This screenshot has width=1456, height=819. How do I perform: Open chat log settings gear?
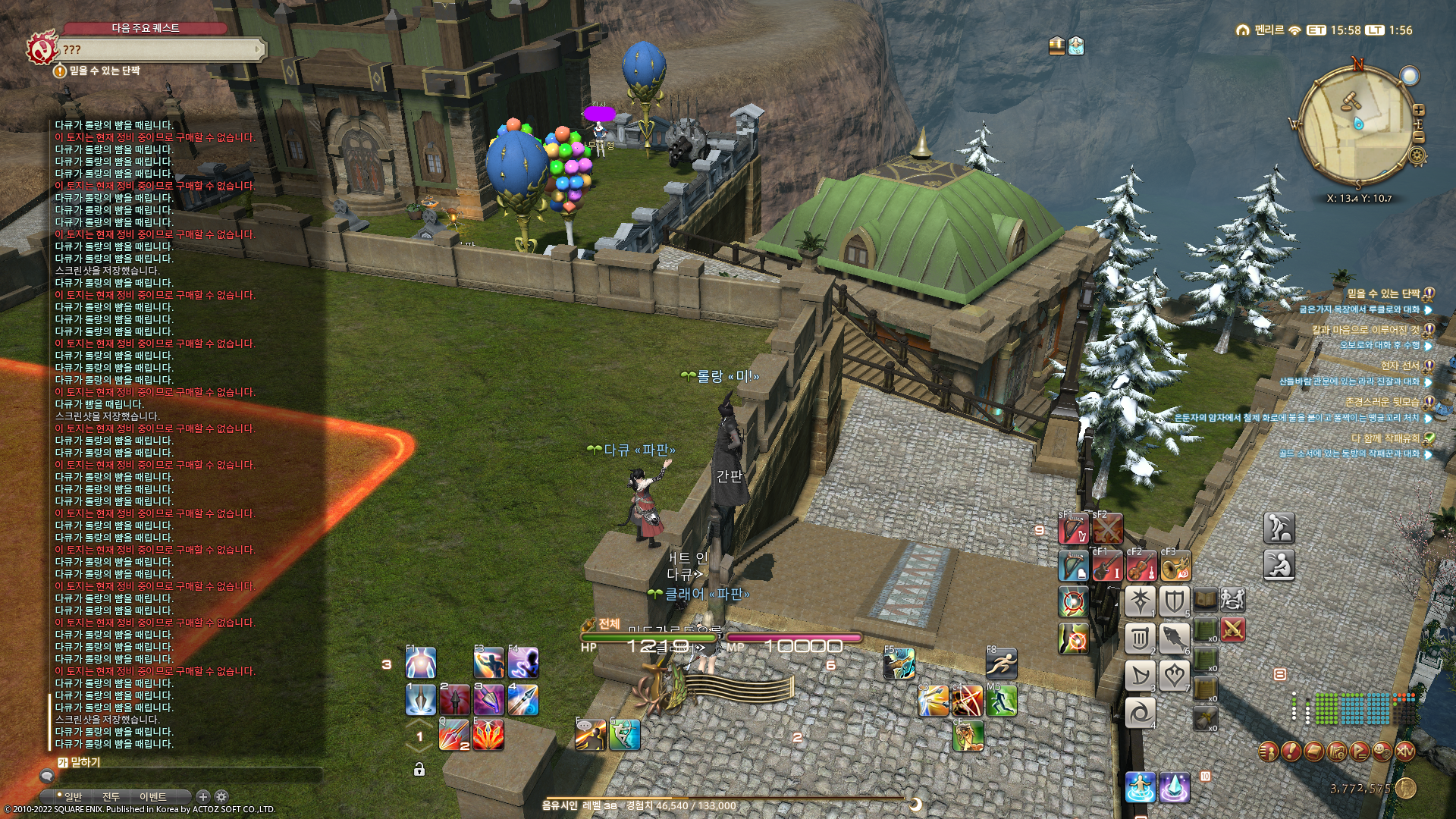[x=221, y=796]
